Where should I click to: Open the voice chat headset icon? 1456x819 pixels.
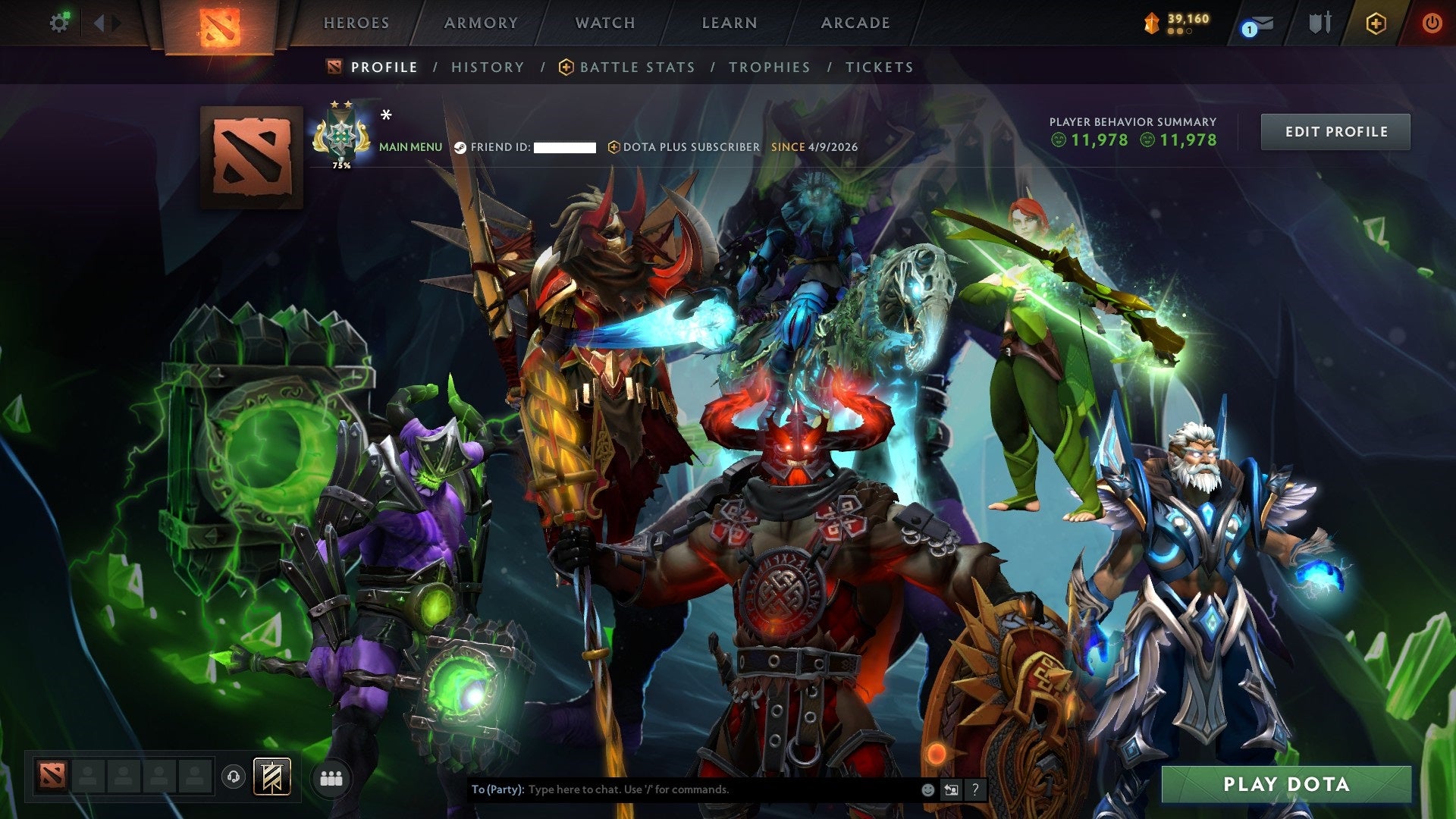pos(234,775)
